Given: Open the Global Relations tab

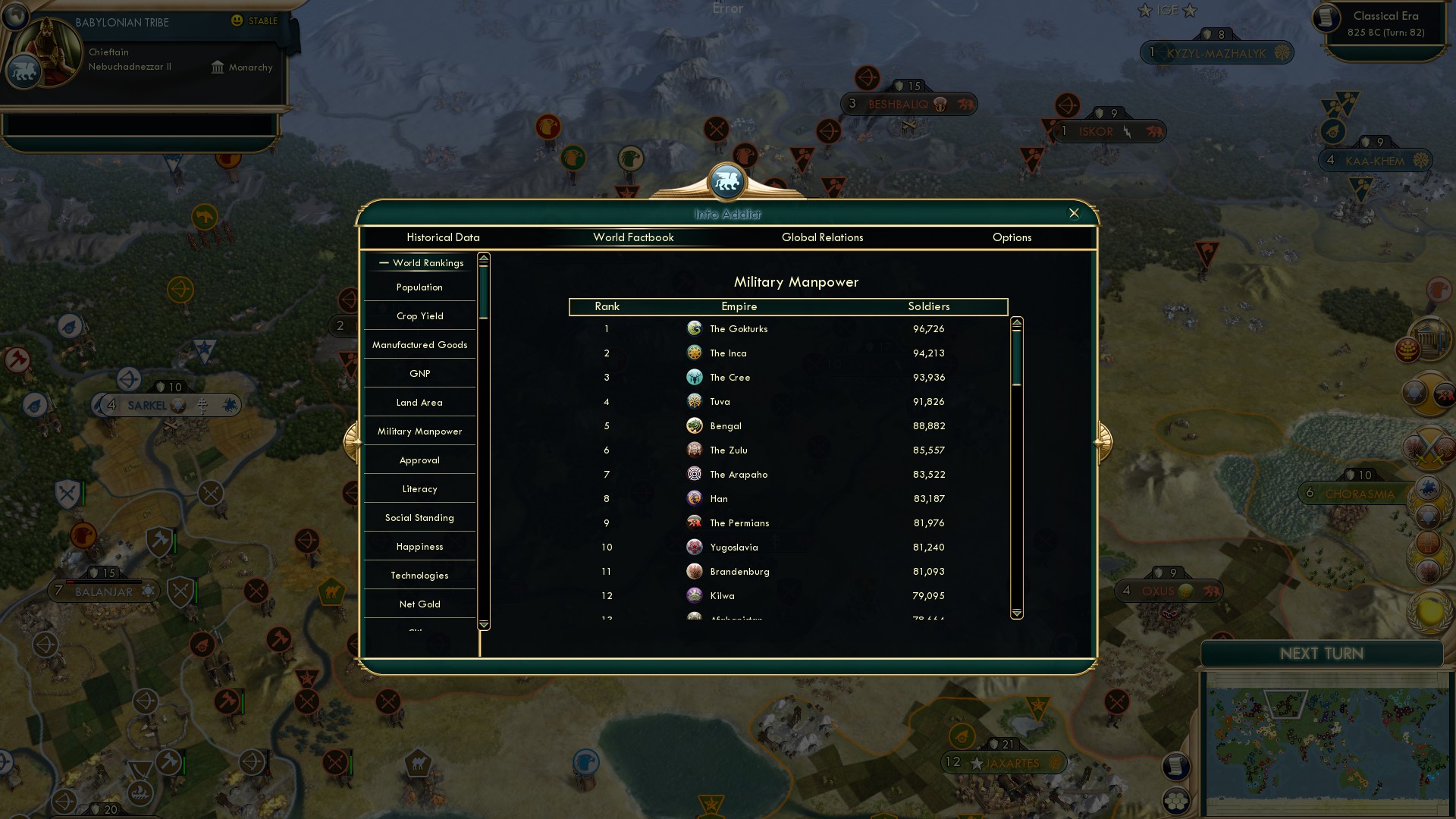Looking at the screenshot, I should [x=823, y=237].
